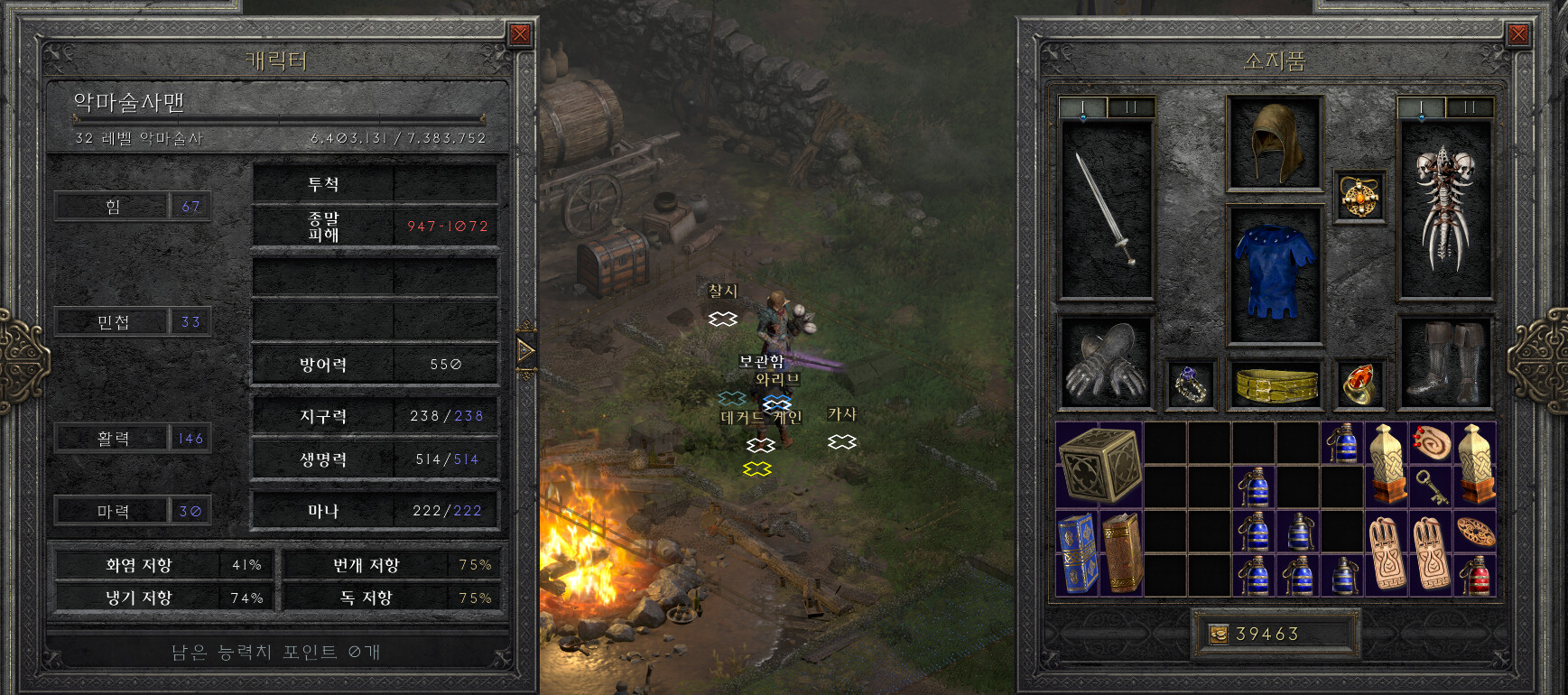Image resolution: width=1568 pixels, height=695 pixels.
Task: Select the blue tome in inventory
Action: 1077,552
